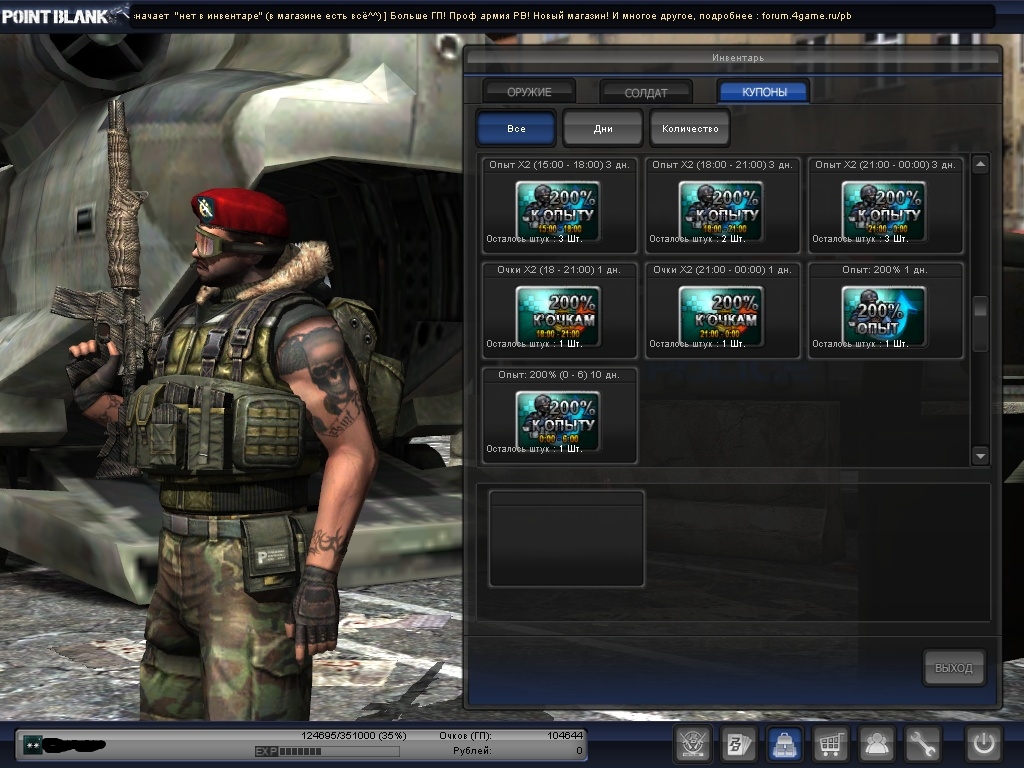This screenshot has height=768, width=1024.
Task: Open settings with the wrench icon
Action: (923, 744)
